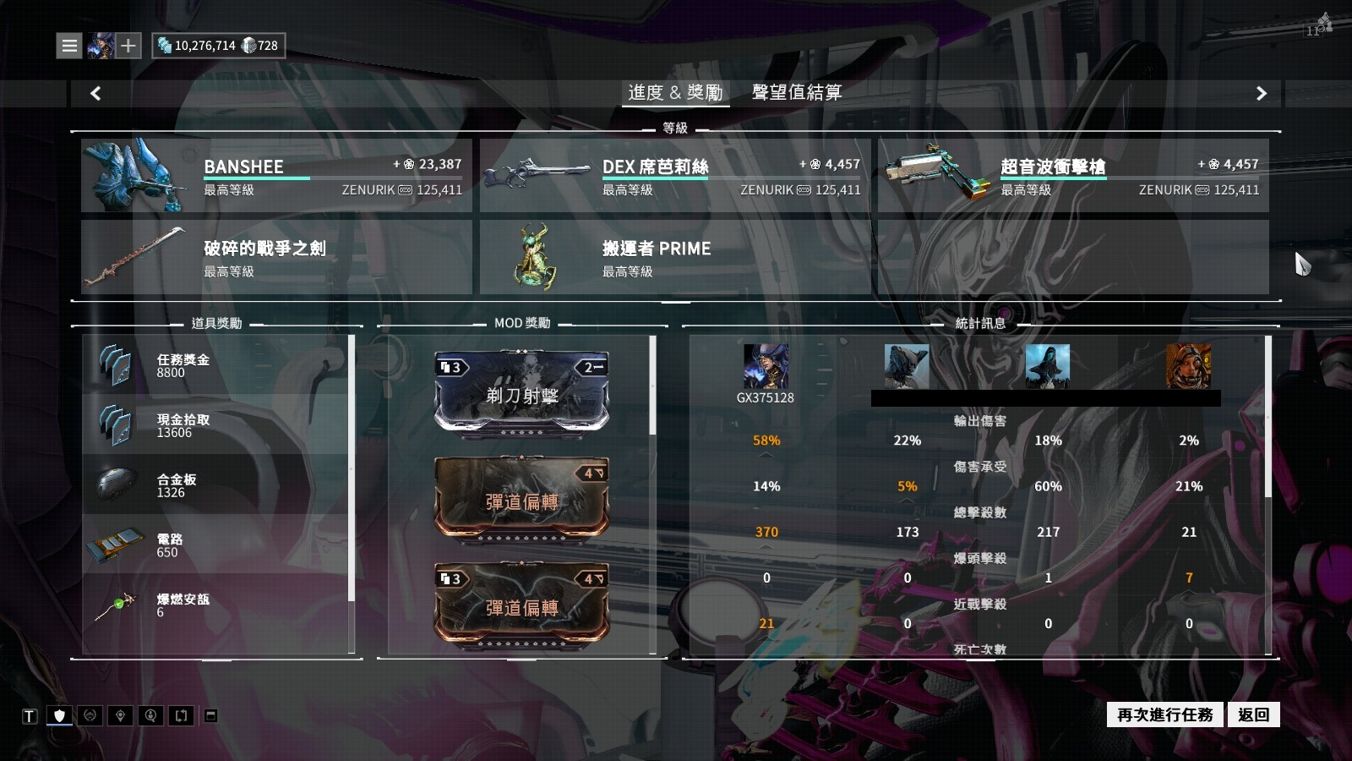Click the cyan XP progress bar under BANSHEE
Screen dimensions: 1352x761
tap(258, 180)
